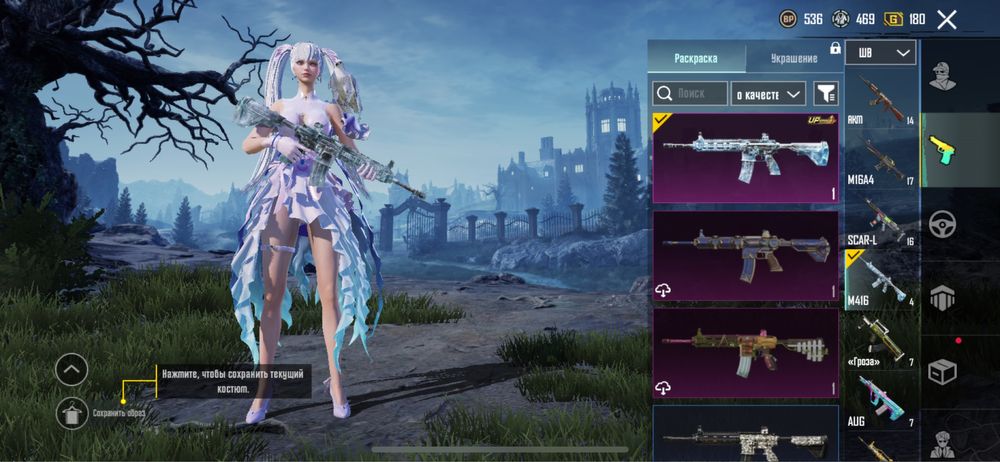The width and height of the screenshot is (1000, 462).
Task: Expand the ШВ weapon type dropdown
Action: (x=880, y=53)
